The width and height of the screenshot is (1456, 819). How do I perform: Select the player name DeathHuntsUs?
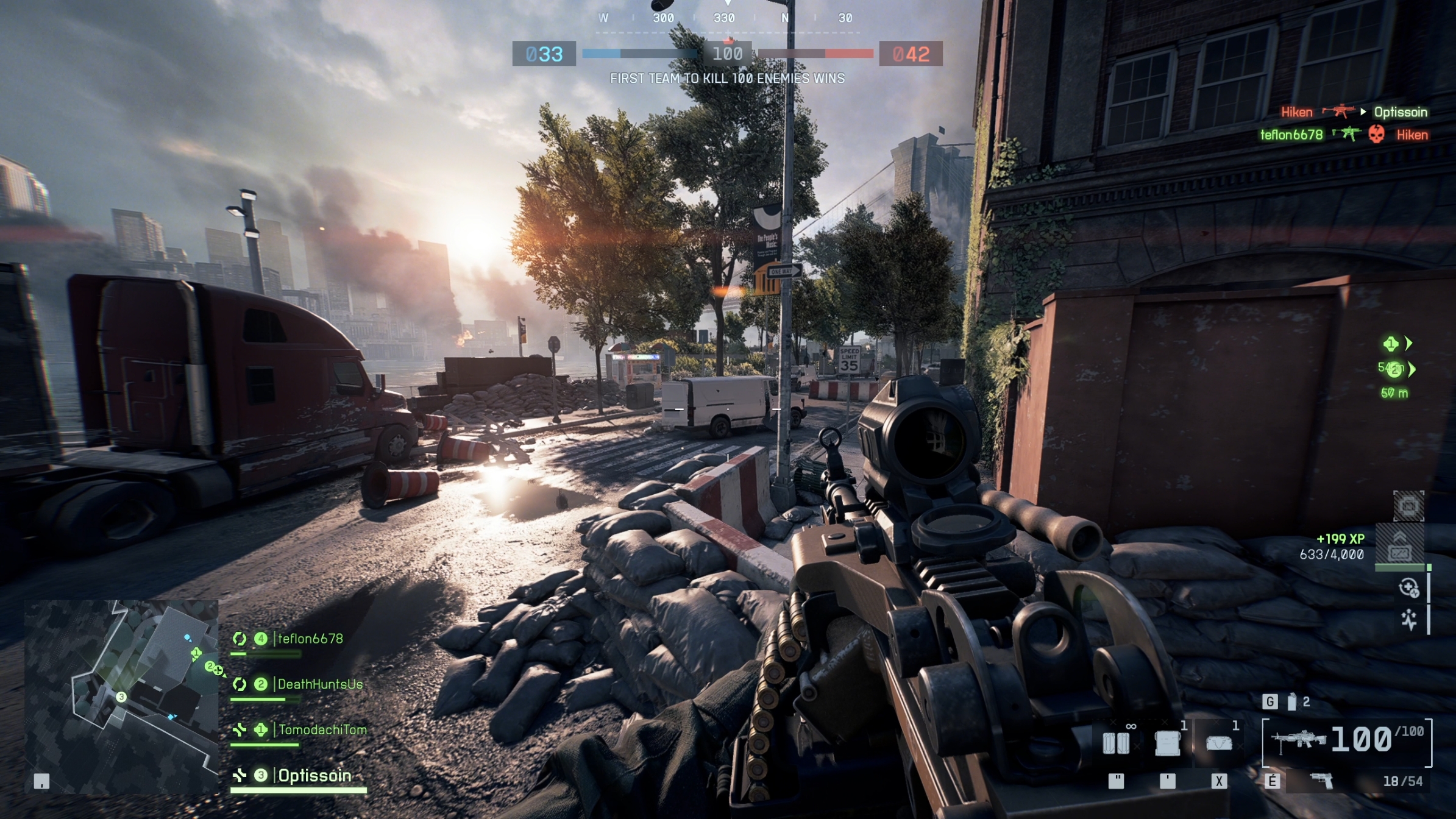[x=320, y=685]
